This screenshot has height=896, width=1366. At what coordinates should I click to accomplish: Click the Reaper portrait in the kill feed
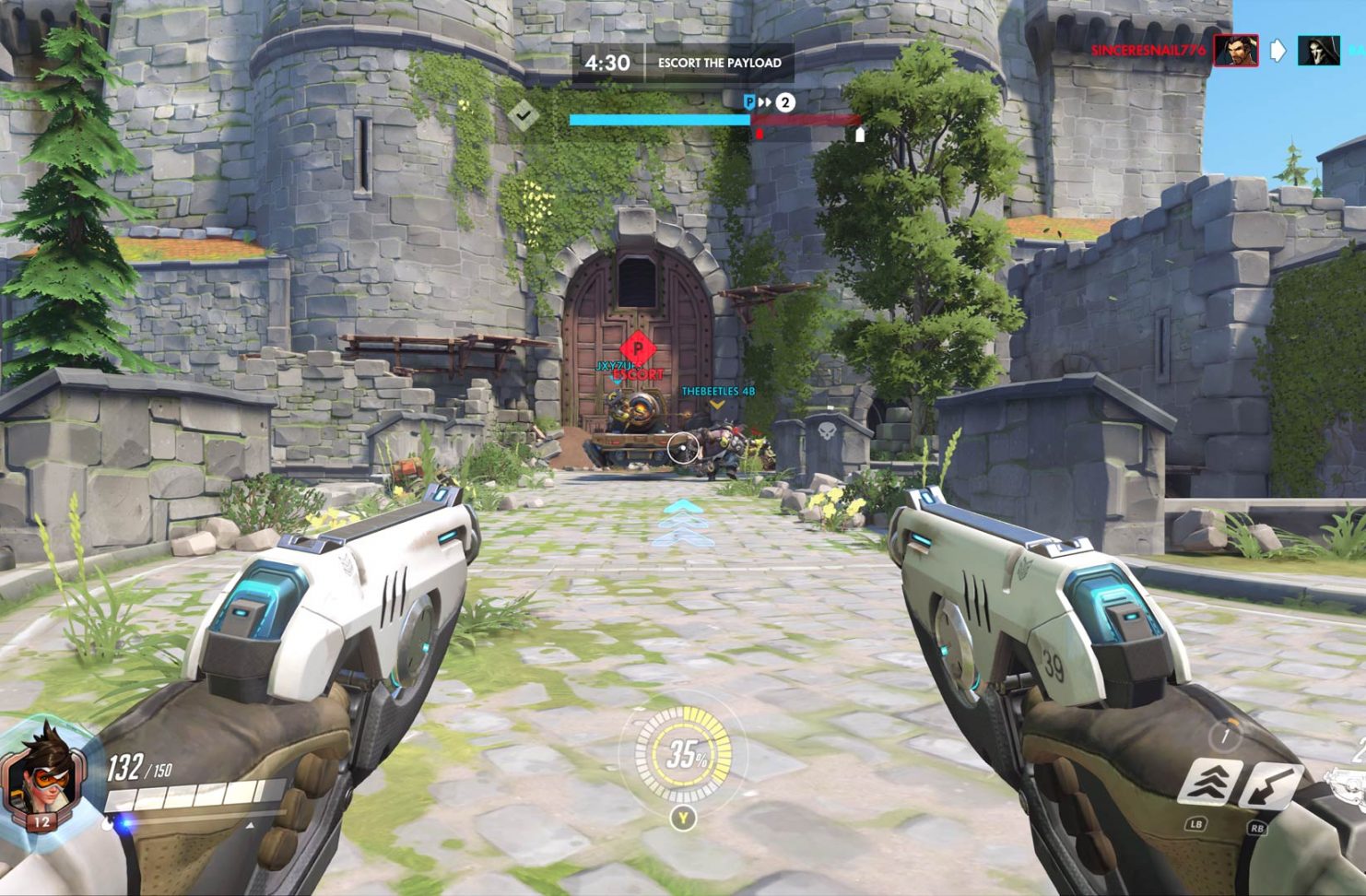click(x=1318, y=50)
